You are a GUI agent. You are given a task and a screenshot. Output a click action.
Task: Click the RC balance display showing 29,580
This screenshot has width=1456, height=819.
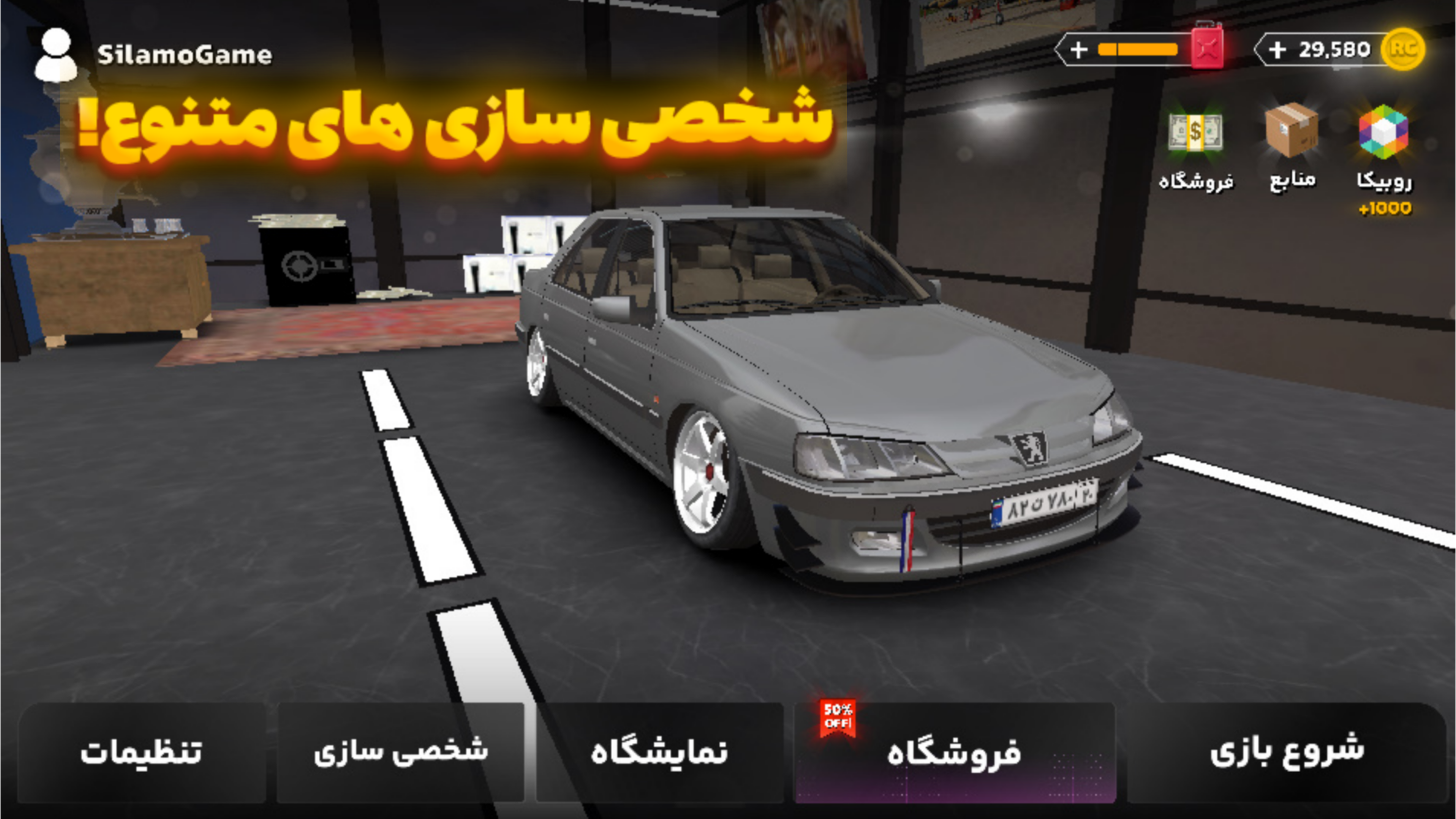[x=1334, y=49]
